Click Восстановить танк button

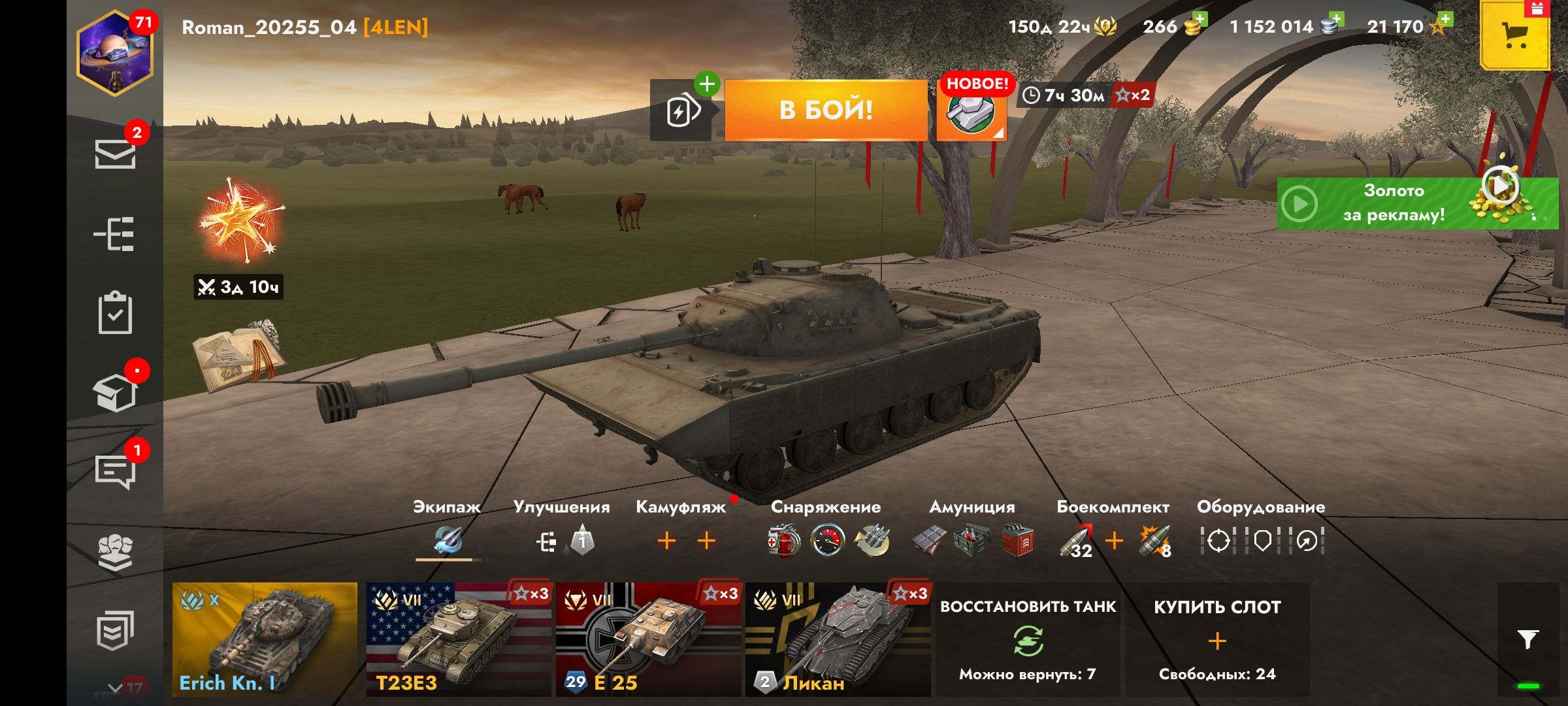(x=1028, y=639)
